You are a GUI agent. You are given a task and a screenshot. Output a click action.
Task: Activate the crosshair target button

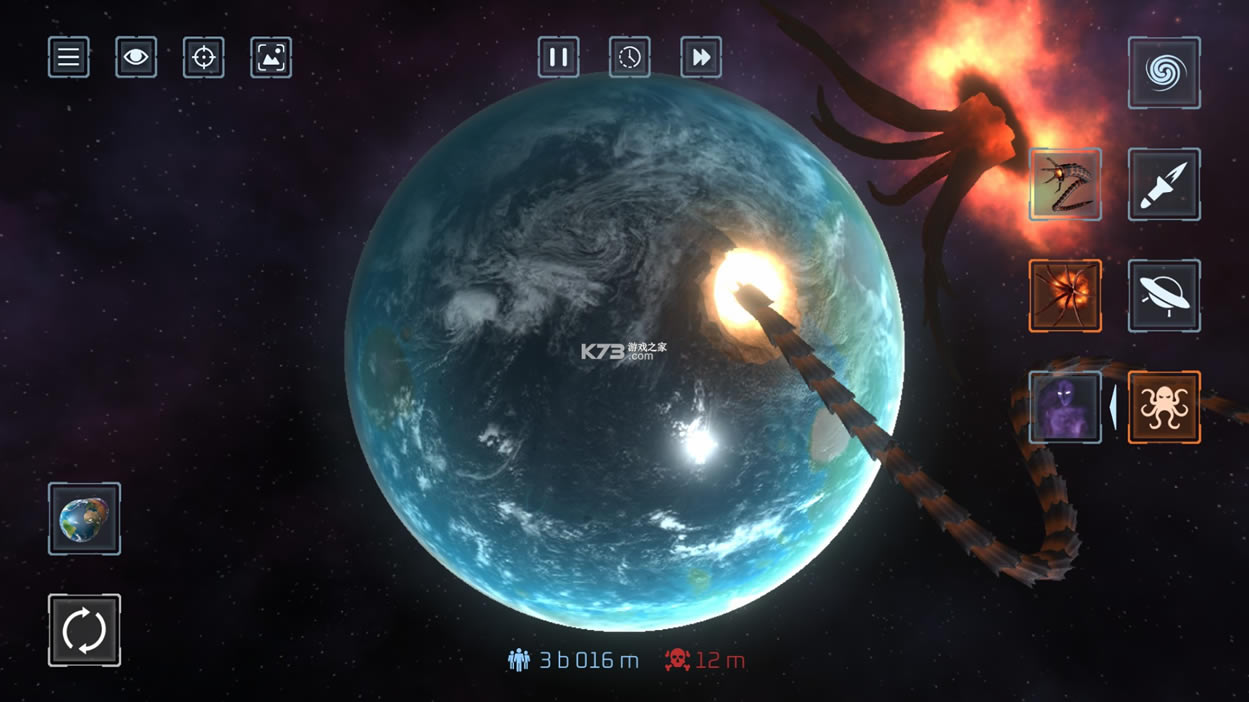tap(203, 57)
